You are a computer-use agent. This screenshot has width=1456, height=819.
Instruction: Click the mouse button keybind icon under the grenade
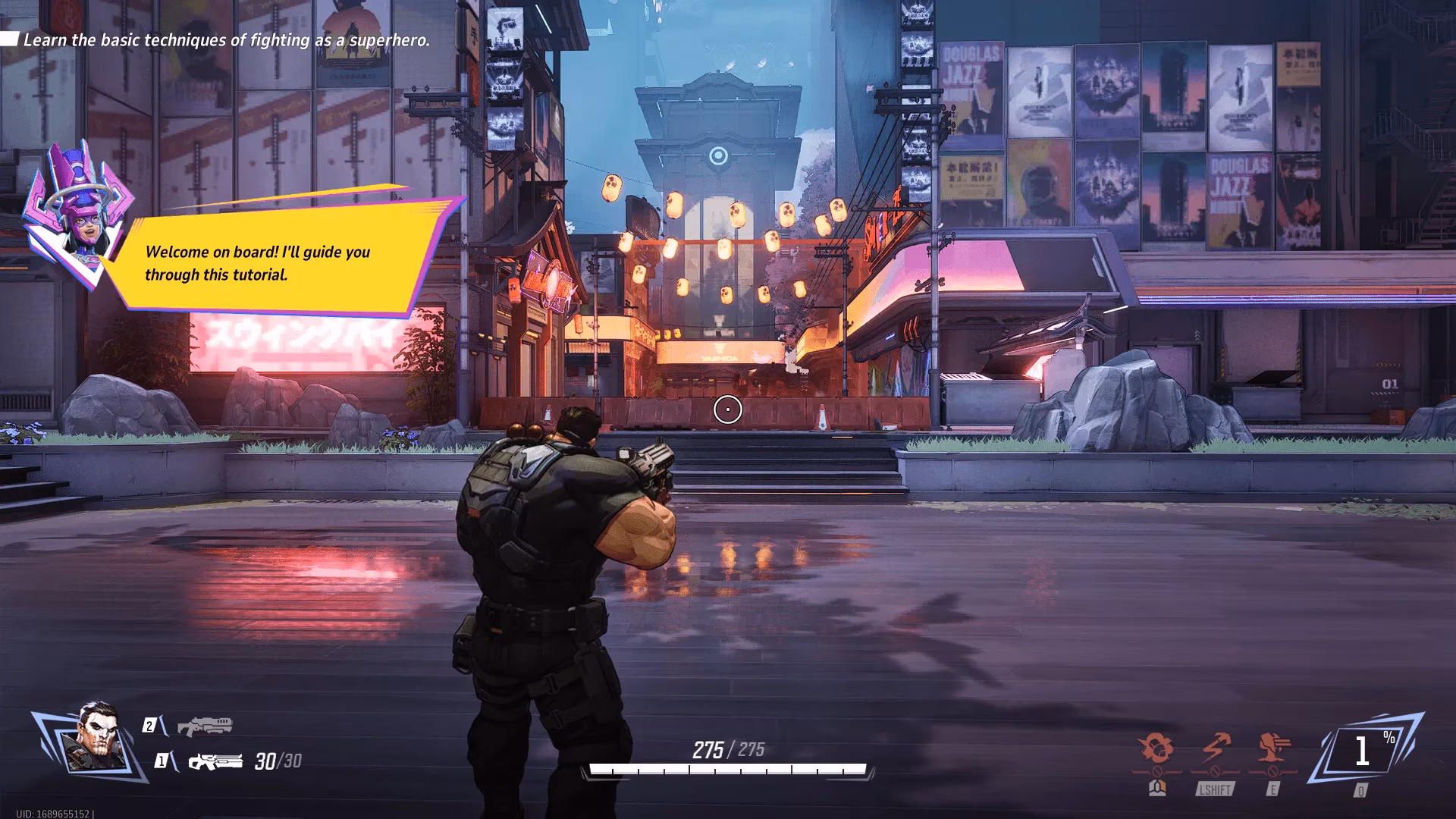(1157, 790)
